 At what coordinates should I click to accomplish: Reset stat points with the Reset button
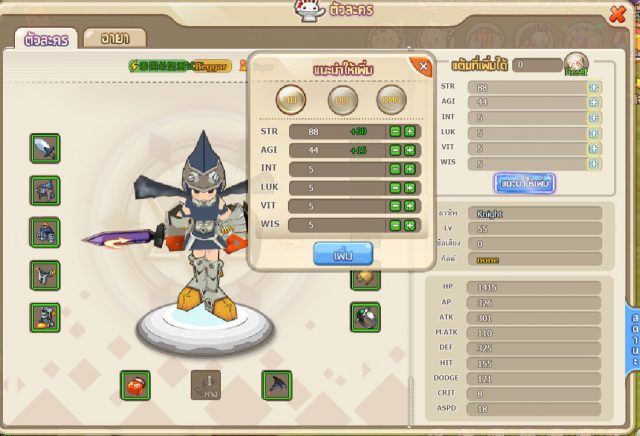coord(575,65)
